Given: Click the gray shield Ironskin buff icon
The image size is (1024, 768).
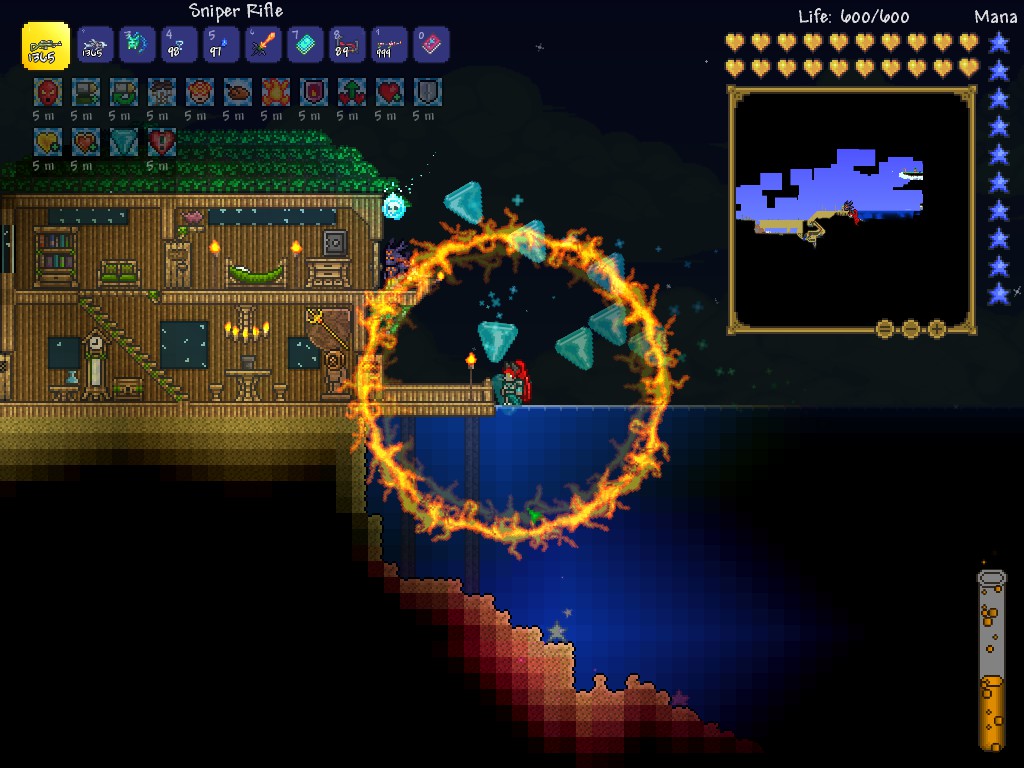Looking at the screenshot, I should click(x=428, y=93).
